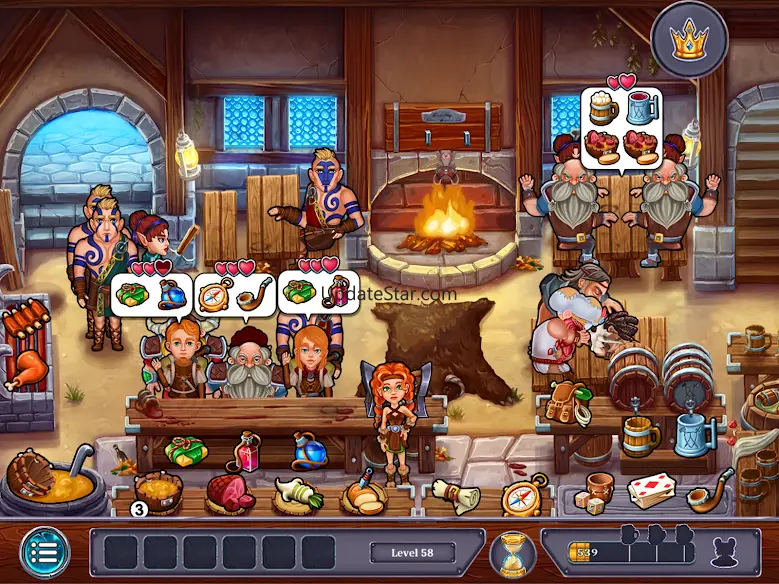
Task: Grab the smoking pipe item
Action: pos(709,488)
